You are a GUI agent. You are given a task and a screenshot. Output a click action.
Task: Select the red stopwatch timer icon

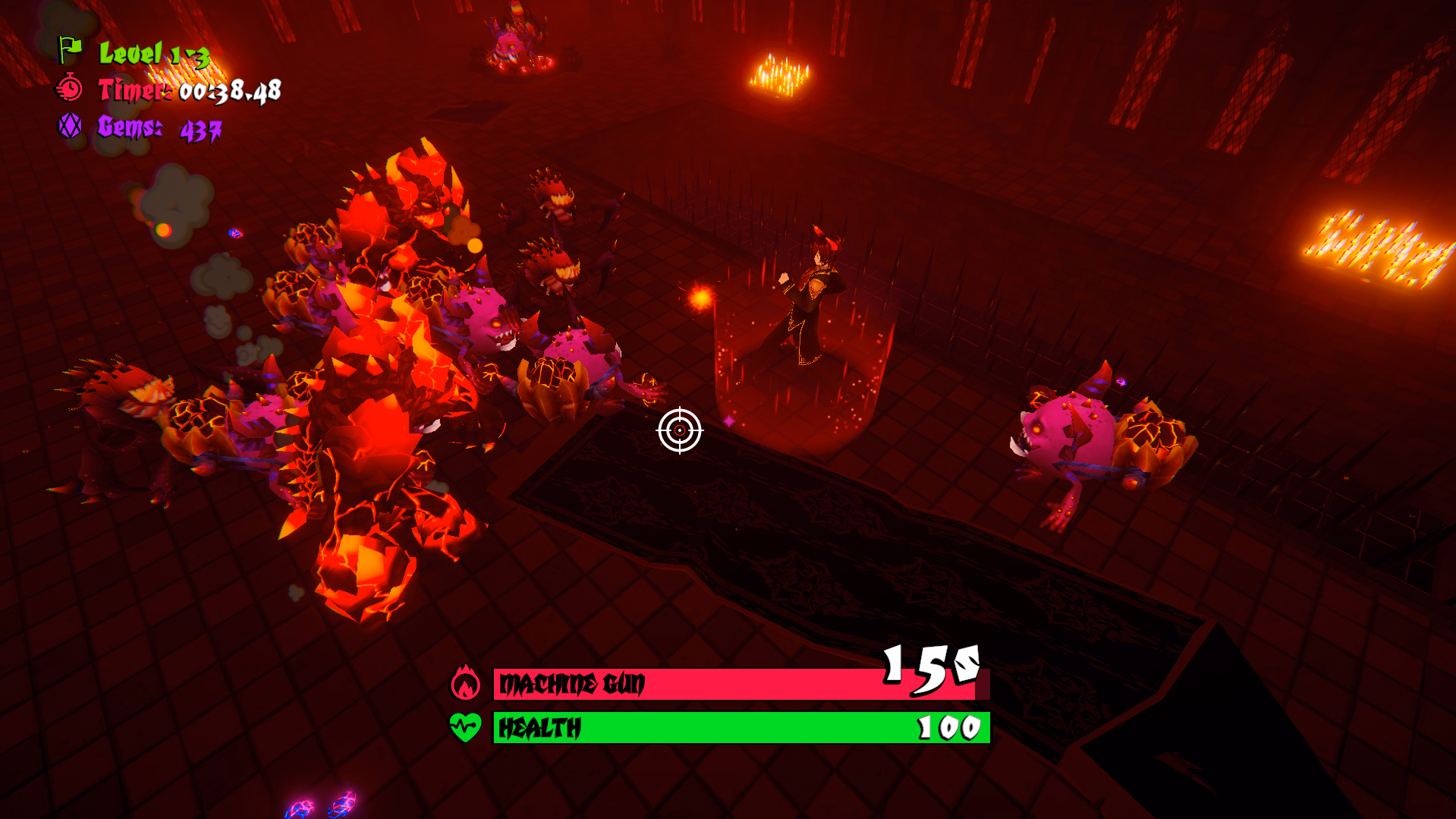click(70, 89)
